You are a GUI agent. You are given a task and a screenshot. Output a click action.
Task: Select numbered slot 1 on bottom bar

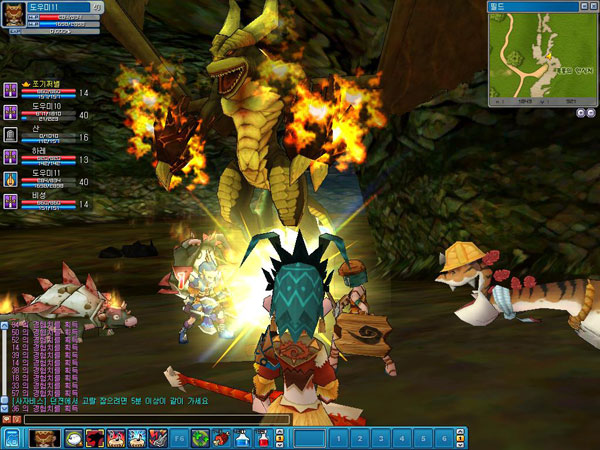[340, 438]
